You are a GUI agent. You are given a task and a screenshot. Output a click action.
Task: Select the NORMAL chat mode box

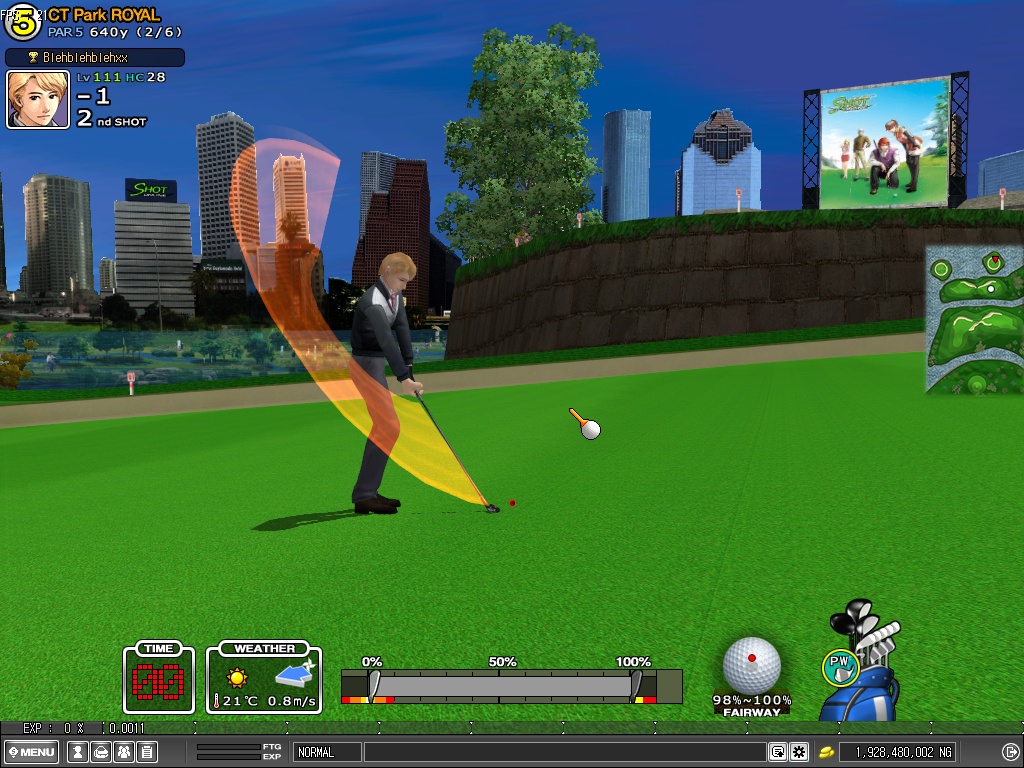(x=327, y=752)
